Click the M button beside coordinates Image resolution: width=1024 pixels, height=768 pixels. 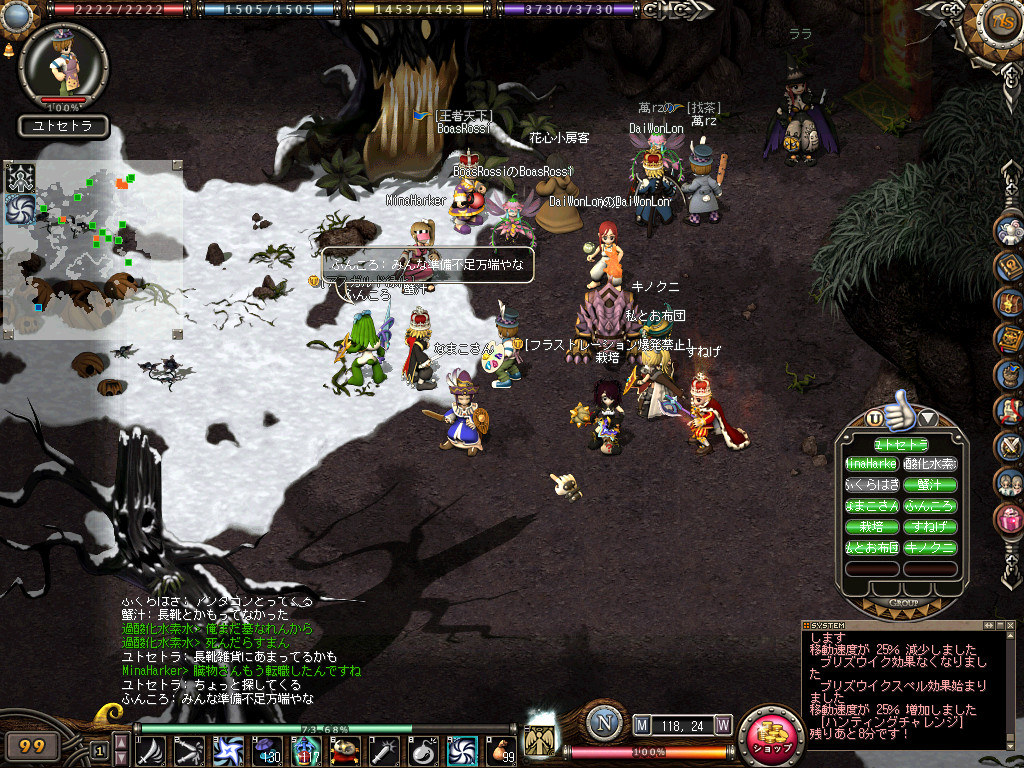tap(642, 724)
